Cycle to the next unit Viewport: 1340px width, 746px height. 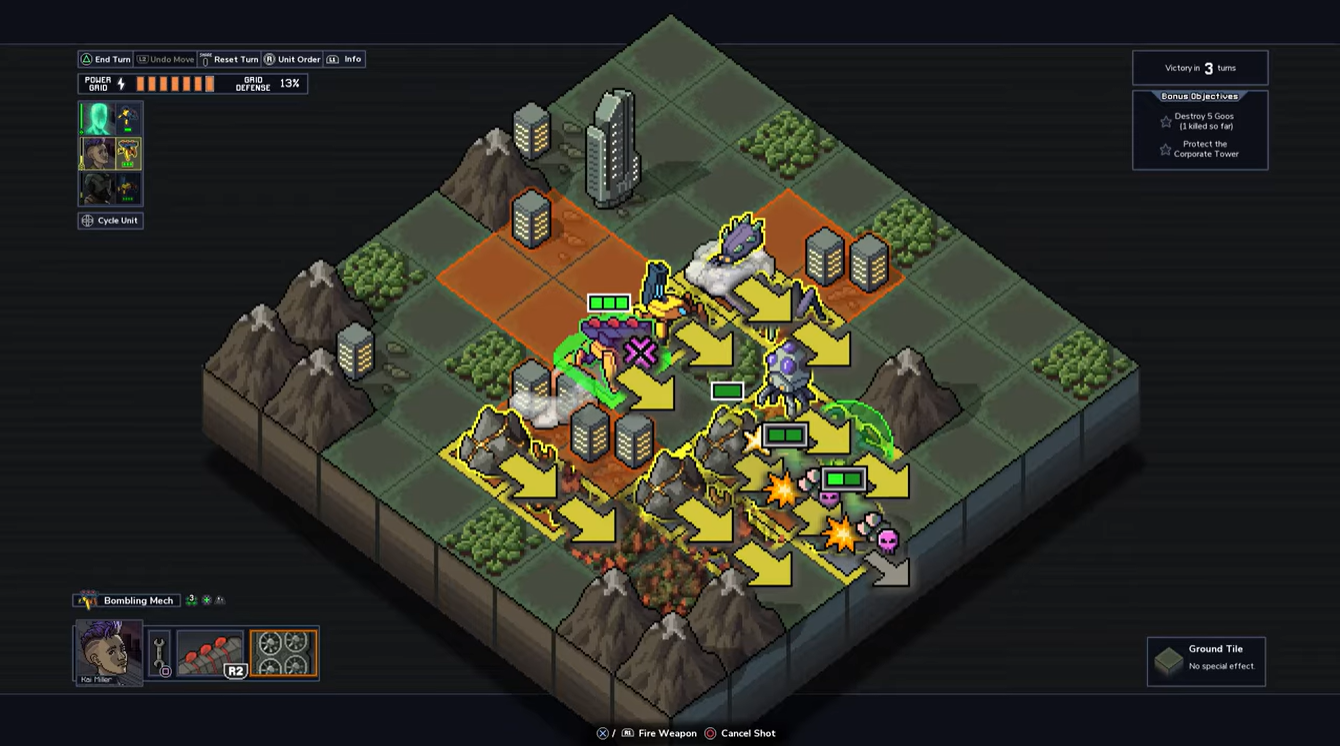click(x=111, y=221)
